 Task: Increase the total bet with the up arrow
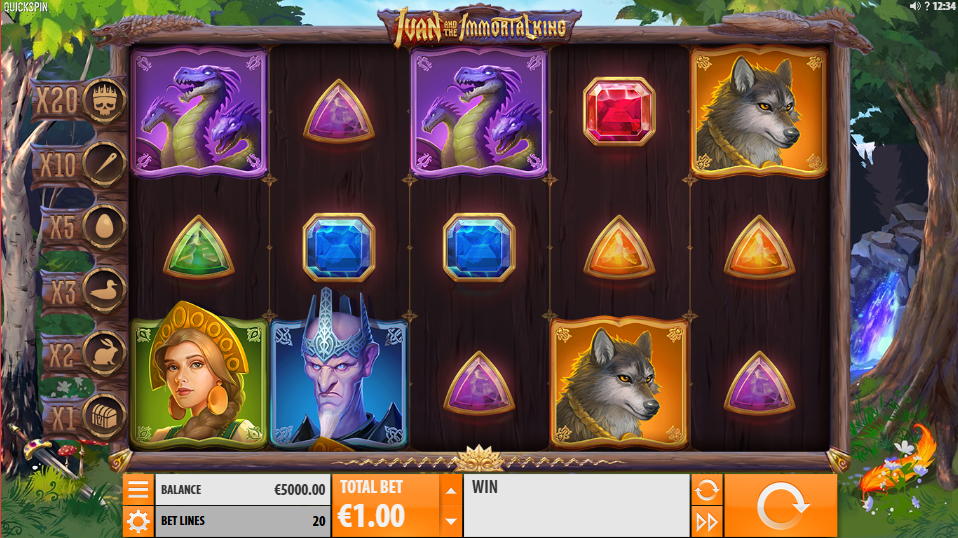[x=451, y=490]
